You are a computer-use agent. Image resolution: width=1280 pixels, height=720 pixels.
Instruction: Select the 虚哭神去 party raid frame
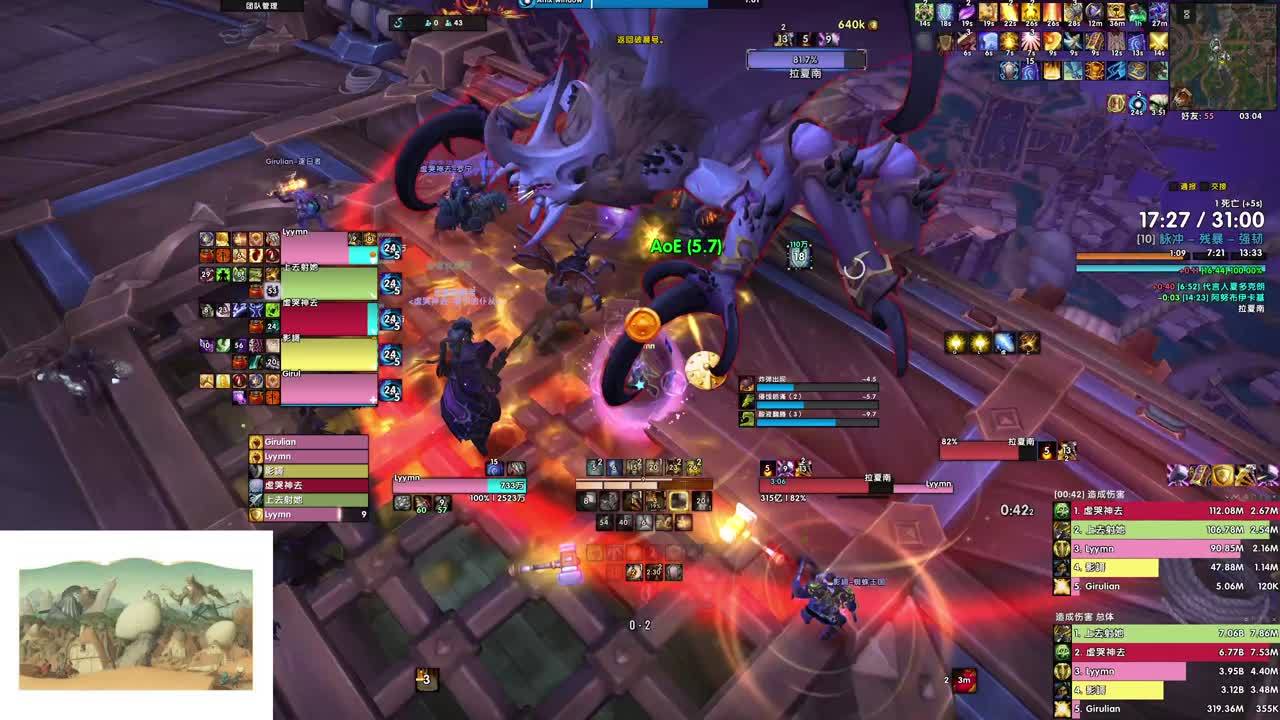click(328, 319)
